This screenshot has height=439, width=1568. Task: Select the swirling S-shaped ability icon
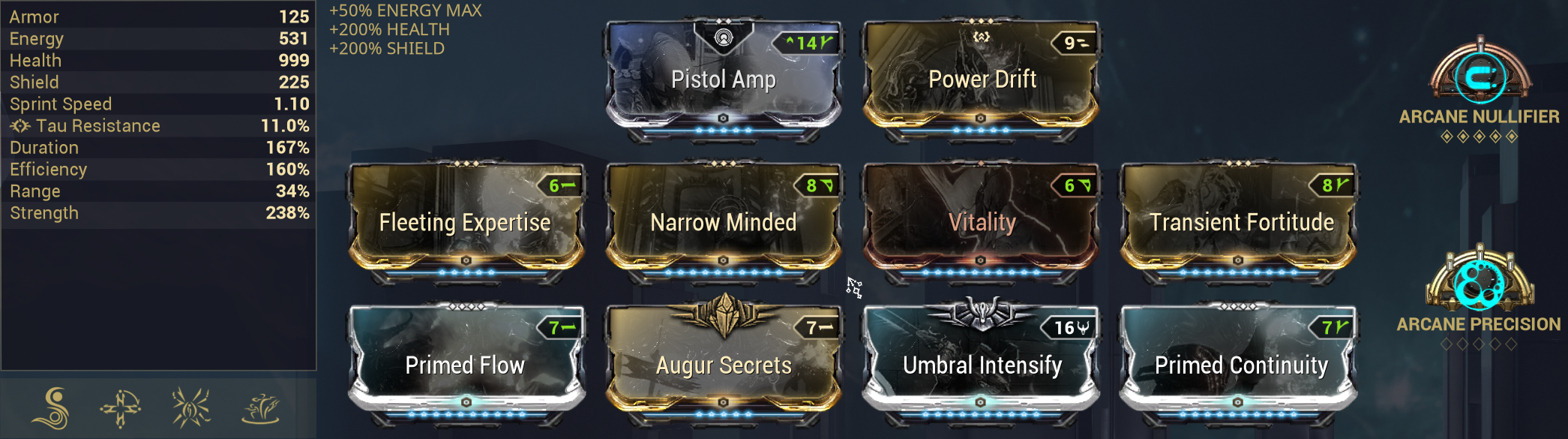(52, 408)
